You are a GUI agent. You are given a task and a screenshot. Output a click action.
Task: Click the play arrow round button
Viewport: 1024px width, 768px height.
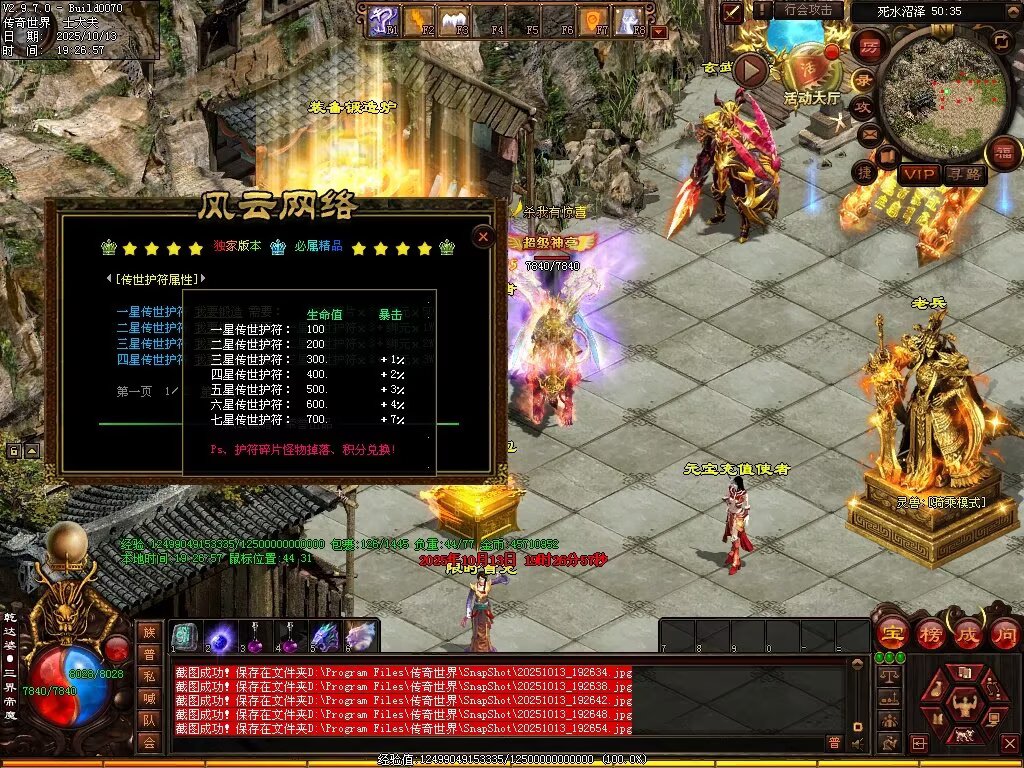coord(751,70)
